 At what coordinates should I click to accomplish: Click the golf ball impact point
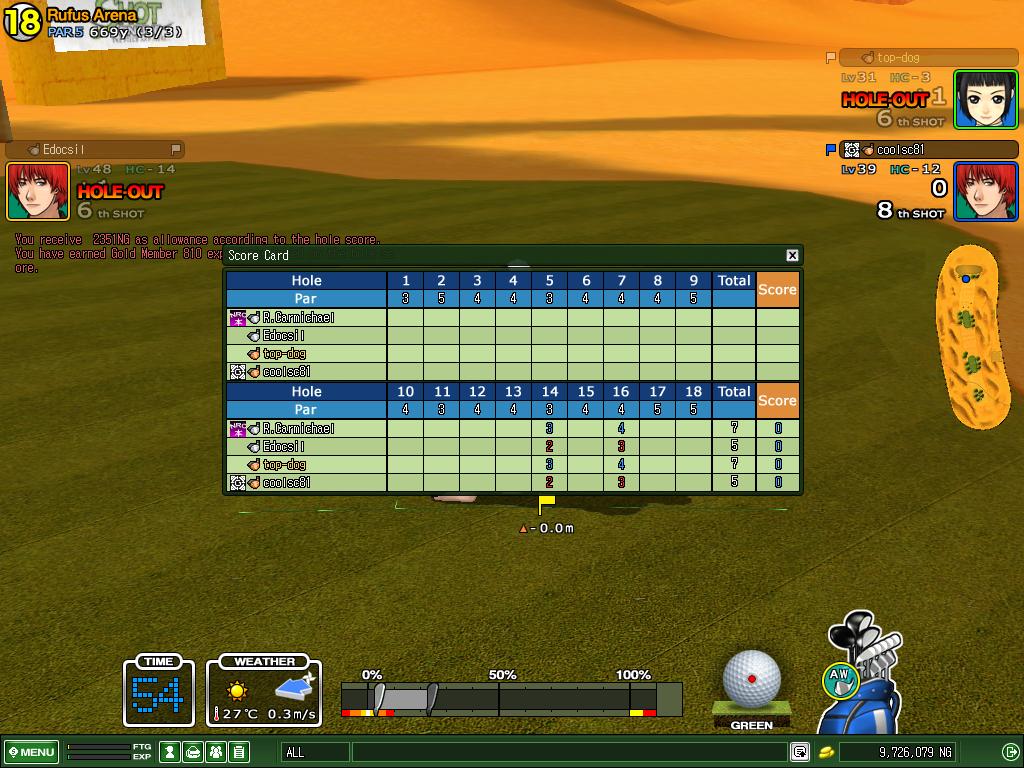point(752,678)
